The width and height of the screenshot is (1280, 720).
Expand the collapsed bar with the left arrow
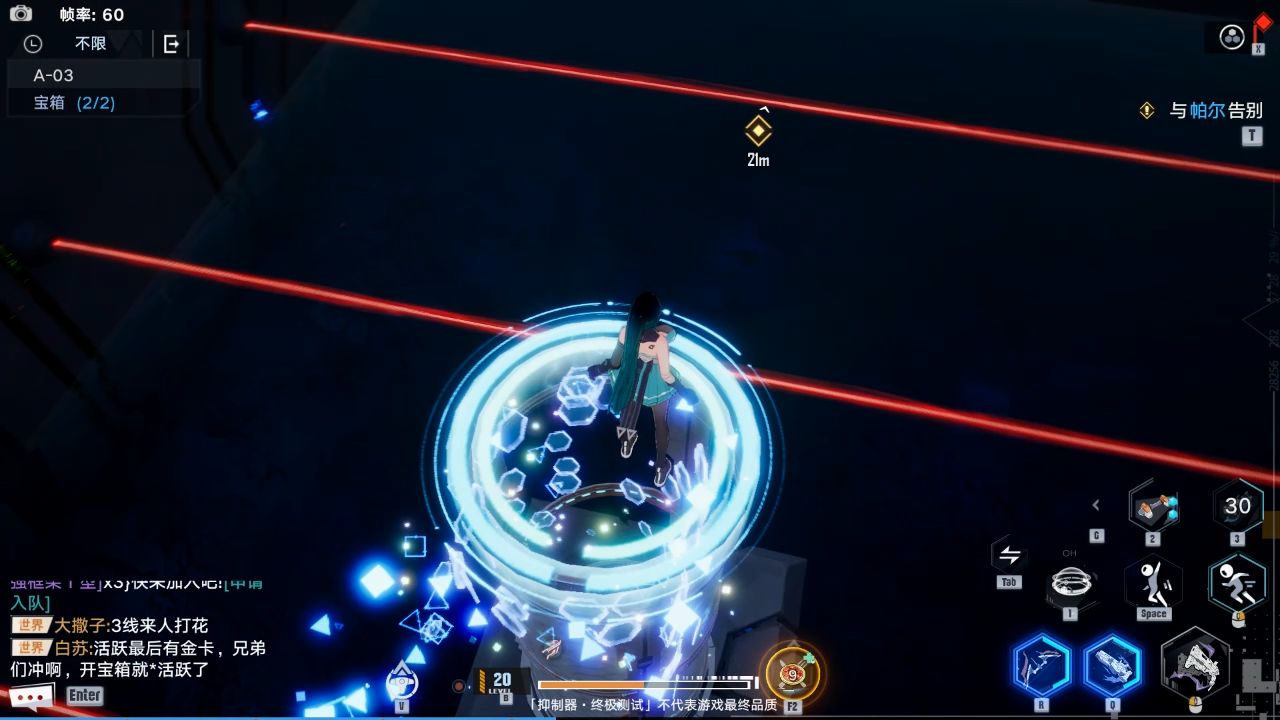click(x=1096, y=505)
